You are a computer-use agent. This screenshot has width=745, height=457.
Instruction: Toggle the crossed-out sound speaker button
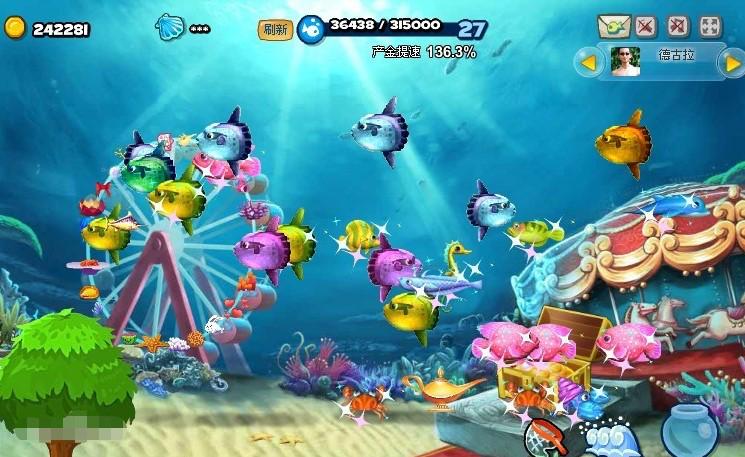click(x=677, y=27)
